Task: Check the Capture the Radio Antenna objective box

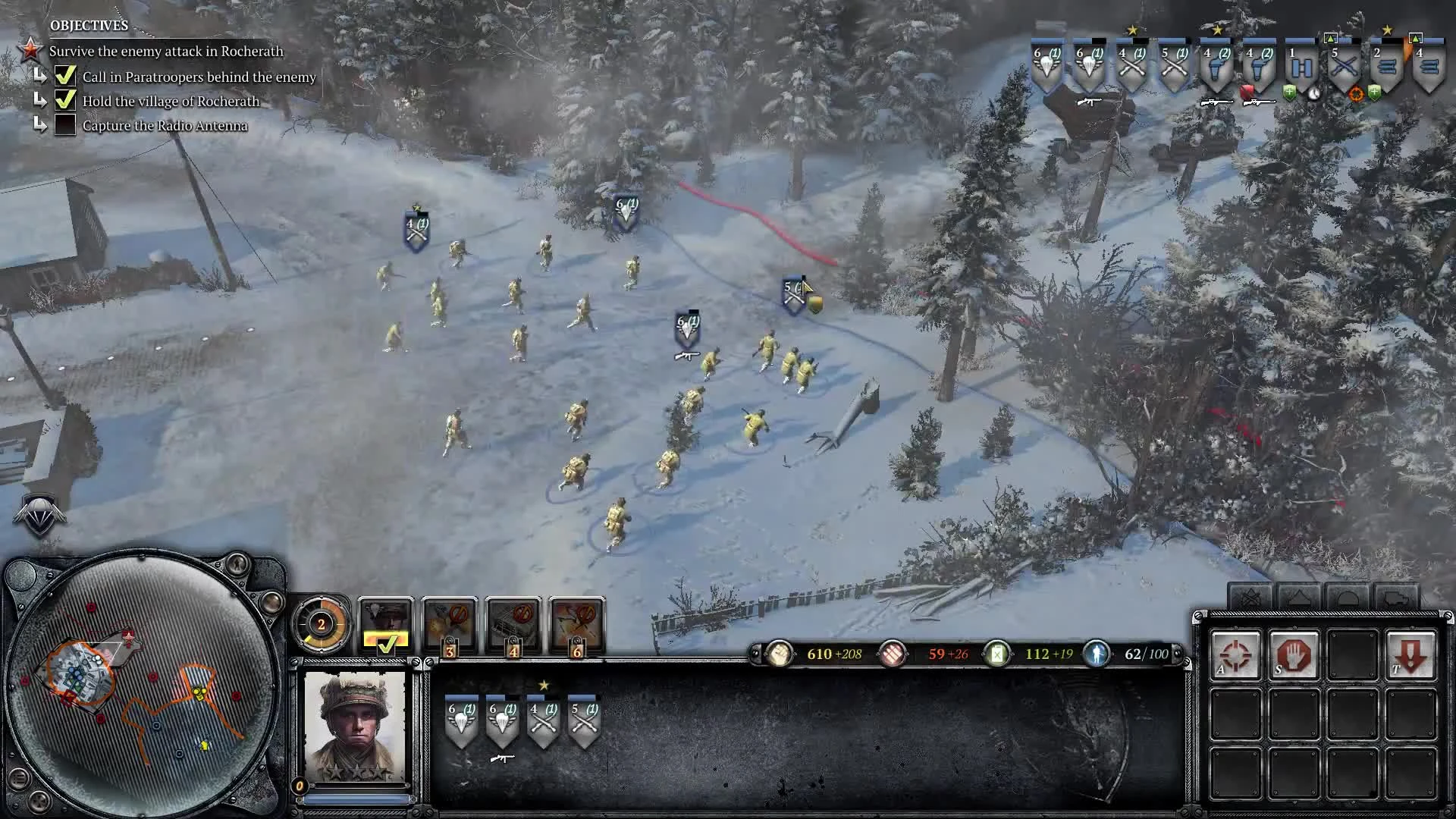Action: 67,125
